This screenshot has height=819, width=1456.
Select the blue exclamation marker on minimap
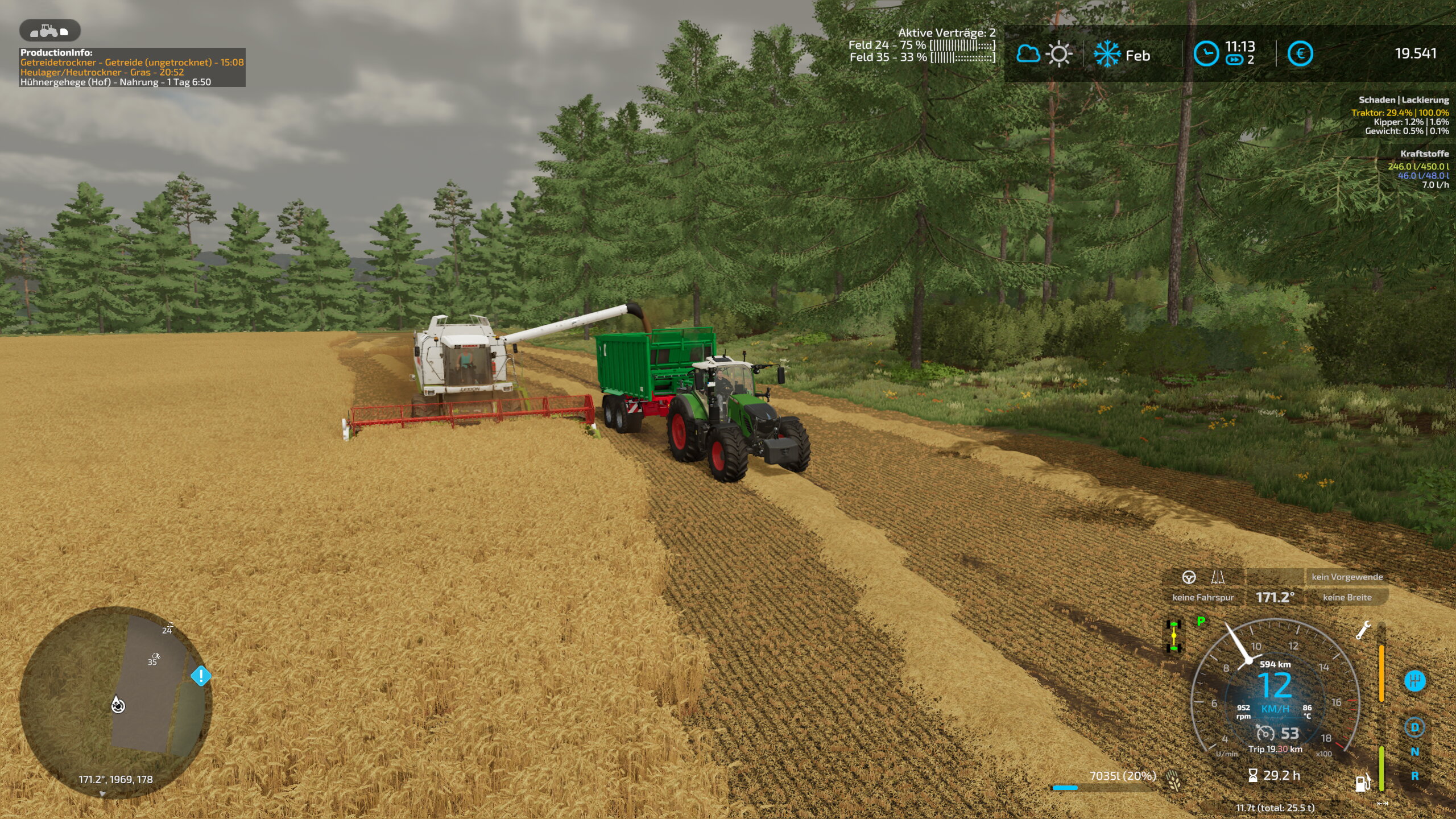pyautogui.click(x=201, y=676)
